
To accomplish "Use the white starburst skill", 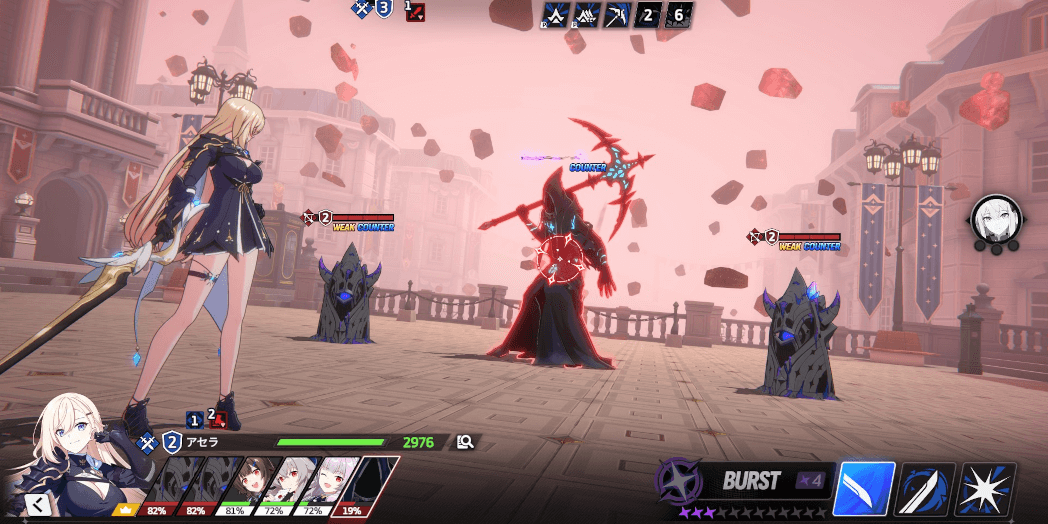I will pyautogui.click(x=985, y=489).
